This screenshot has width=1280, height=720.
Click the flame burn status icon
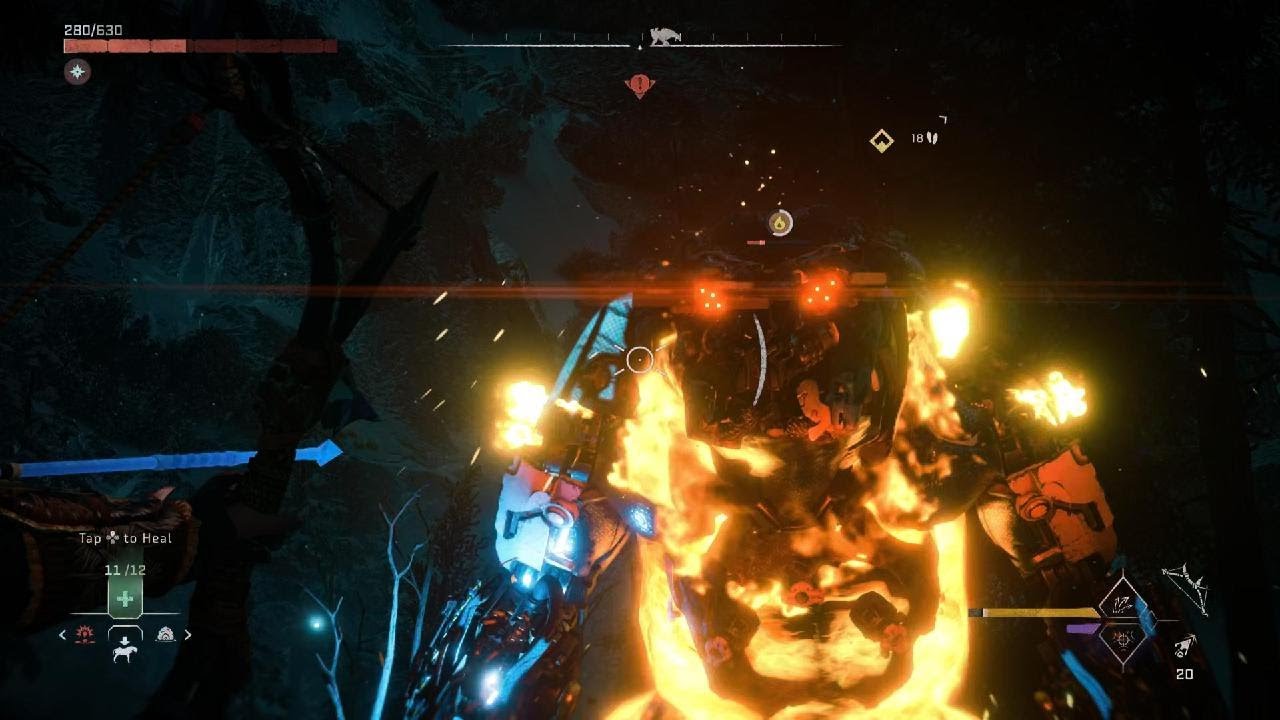(780, 222)
